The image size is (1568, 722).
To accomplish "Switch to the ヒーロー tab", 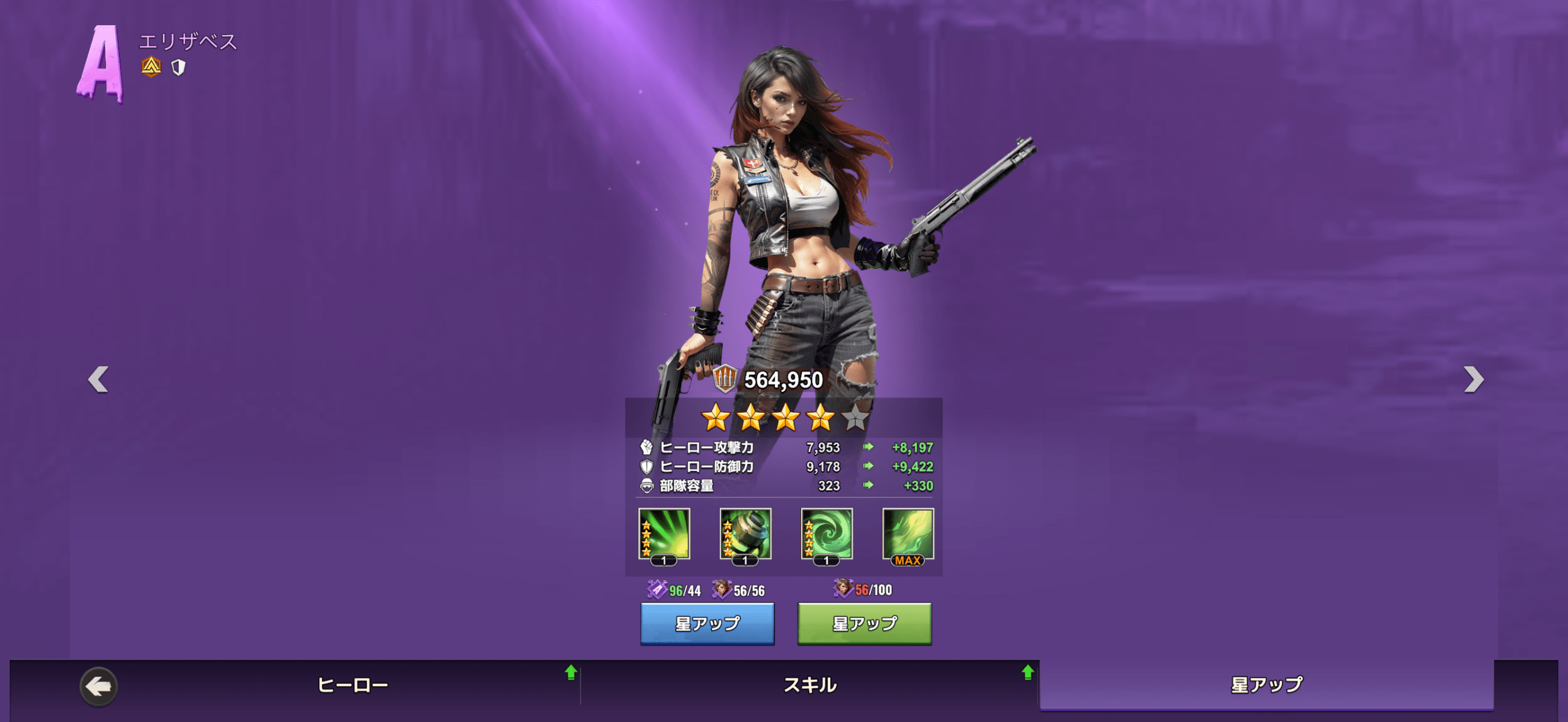I will [353, 685].
